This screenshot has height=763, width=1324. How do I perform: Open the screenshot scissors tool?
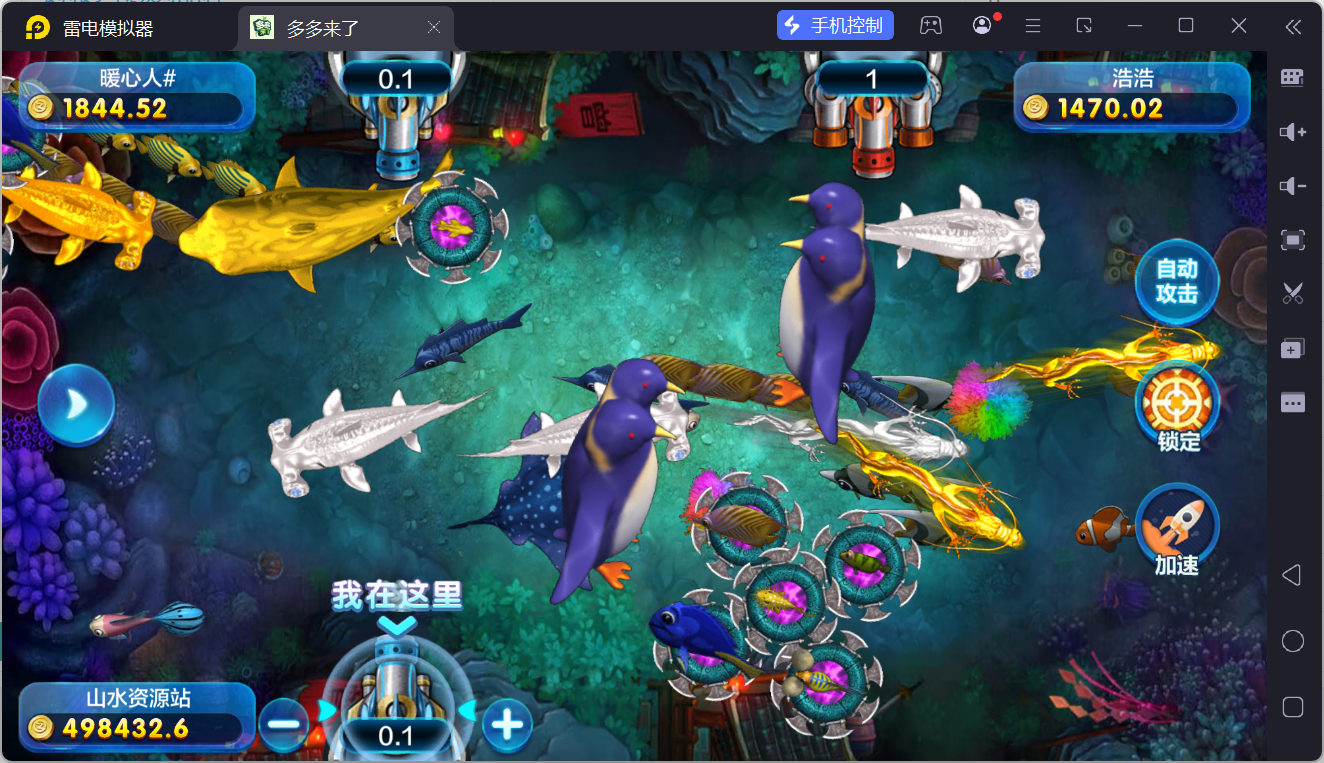pyautogui.click(x=1292, y=293)
